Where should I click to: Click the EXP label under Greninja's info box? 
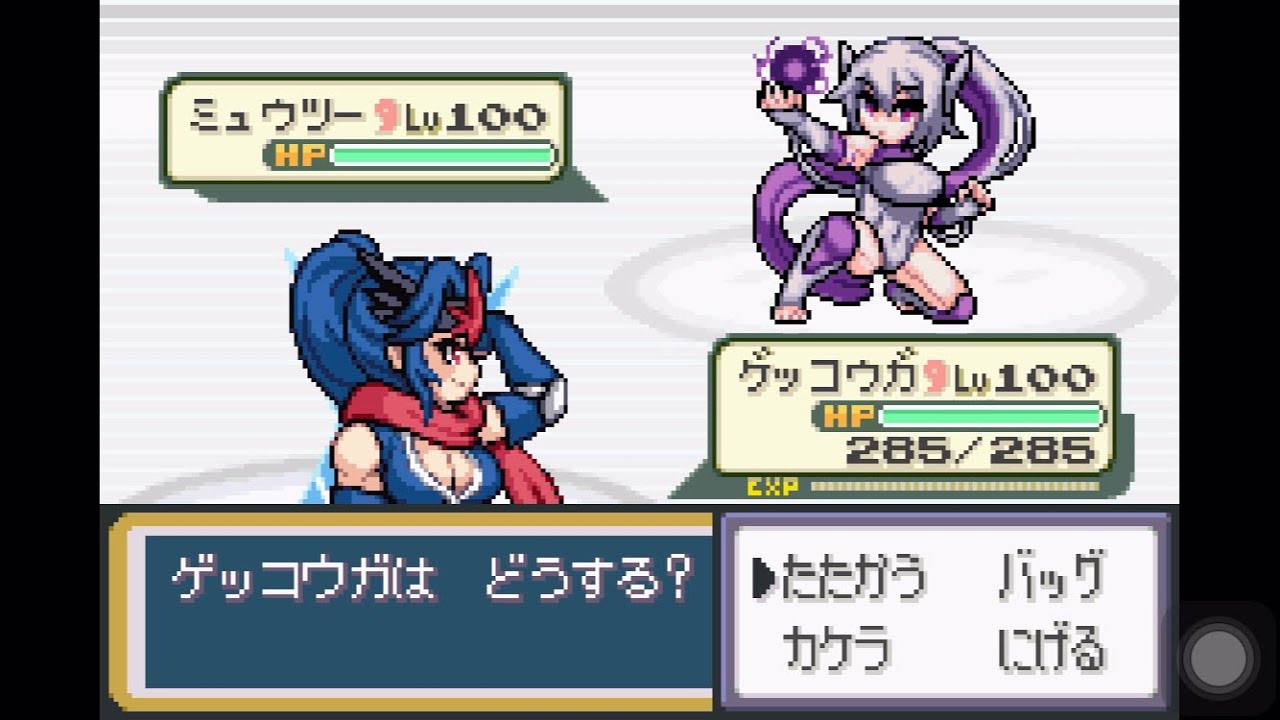pos(770,486)
